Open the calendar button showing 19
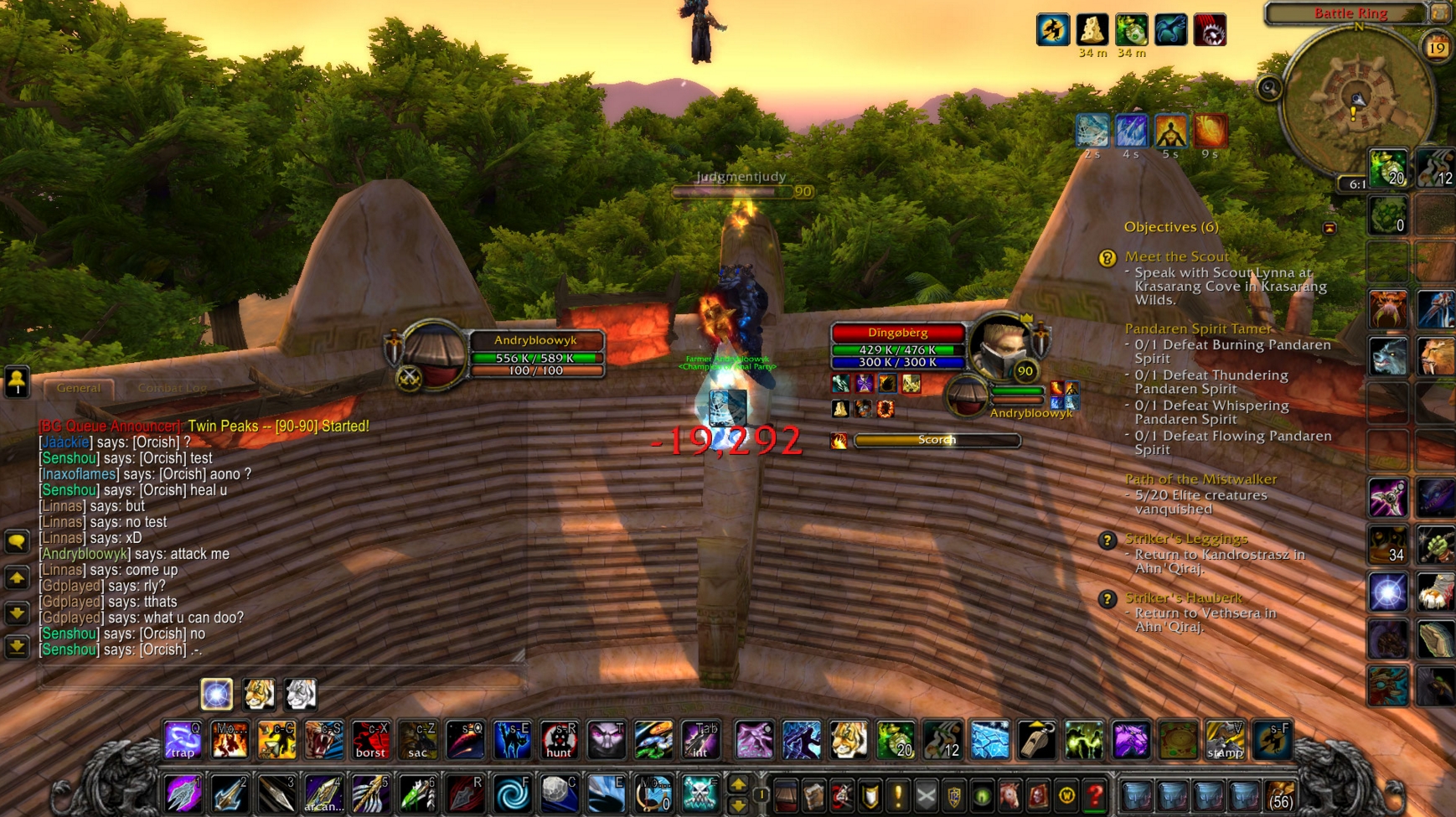This screenshot has width=1456, height=817. tap(1438, 48)
